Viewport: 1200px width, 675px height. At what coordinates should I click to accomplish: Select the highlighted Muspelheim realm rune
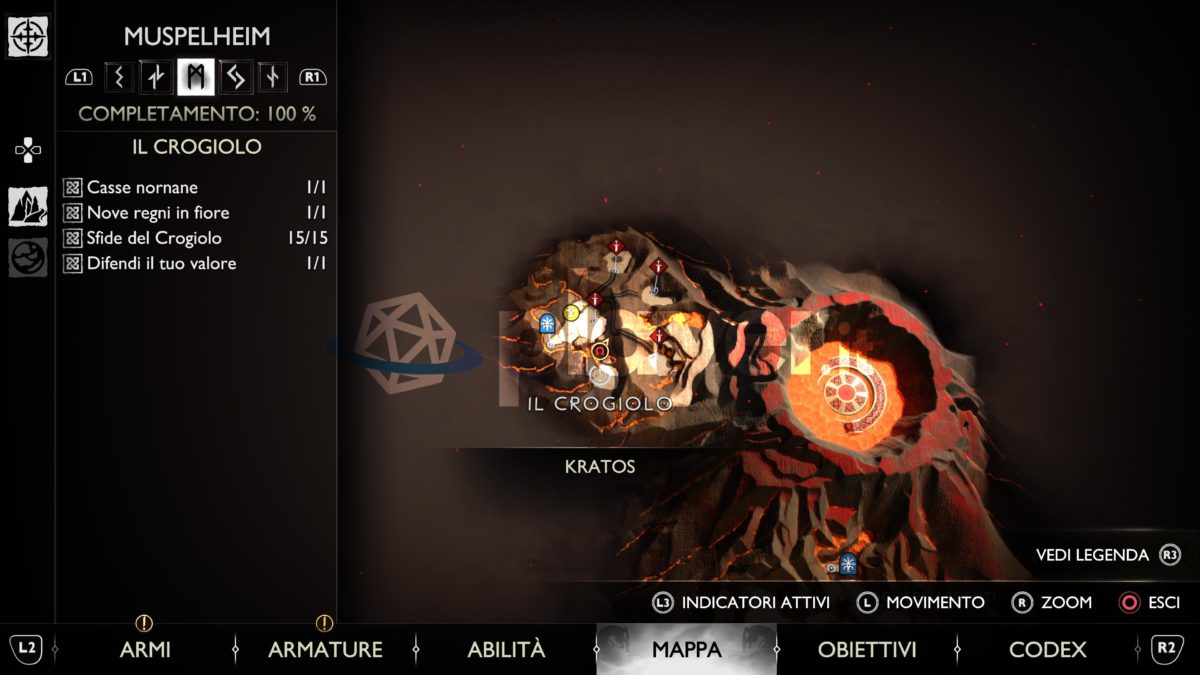[195, 76]
